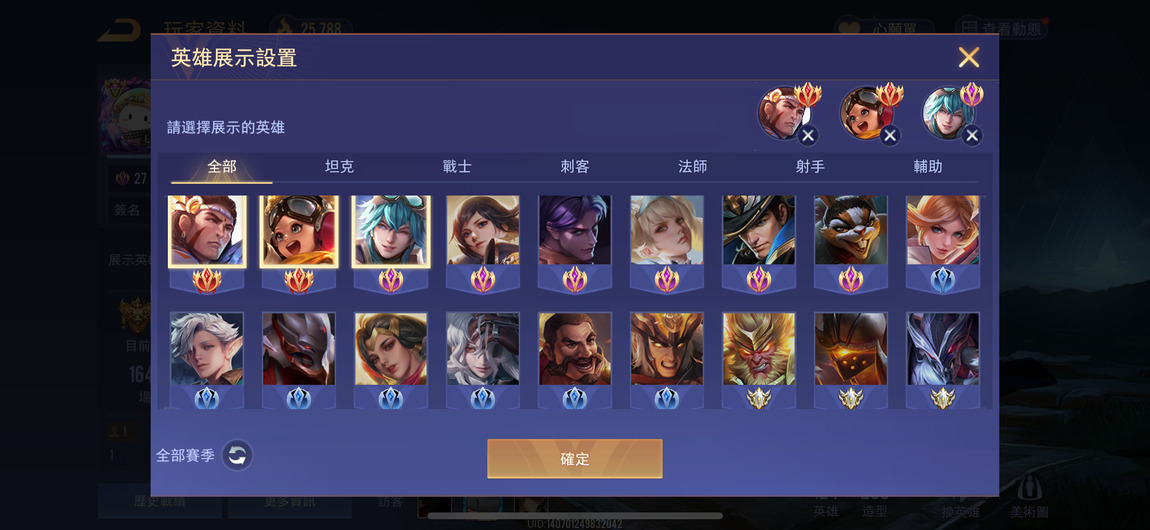Confirm selection with the 確定 button
Viewport: 1150px width, 530px height.
pyautogui.click(x=575, y=459)
